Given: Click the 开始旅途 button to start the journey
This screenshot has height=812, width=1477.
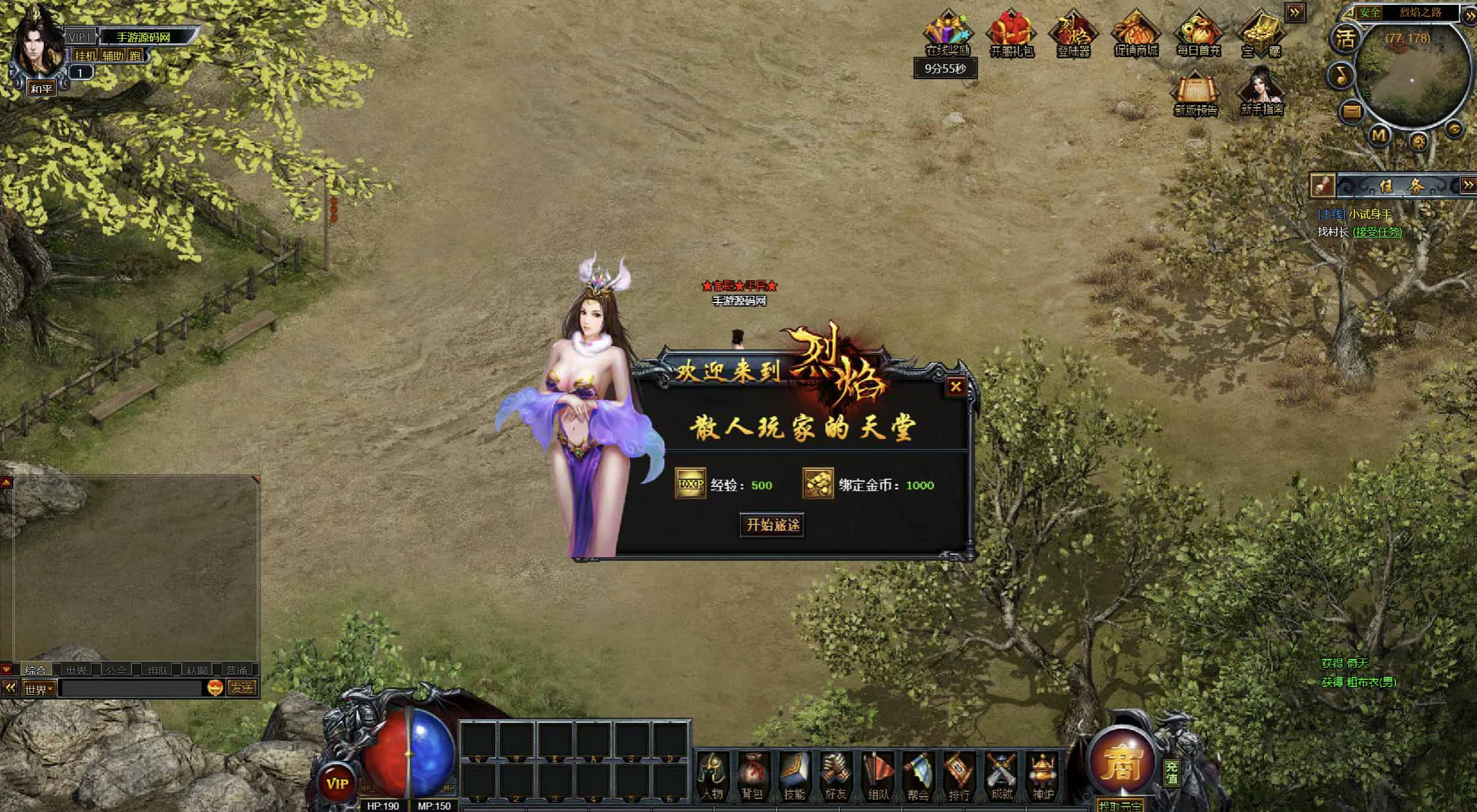Looking at the screenshot, I should (x=772, y=525).
